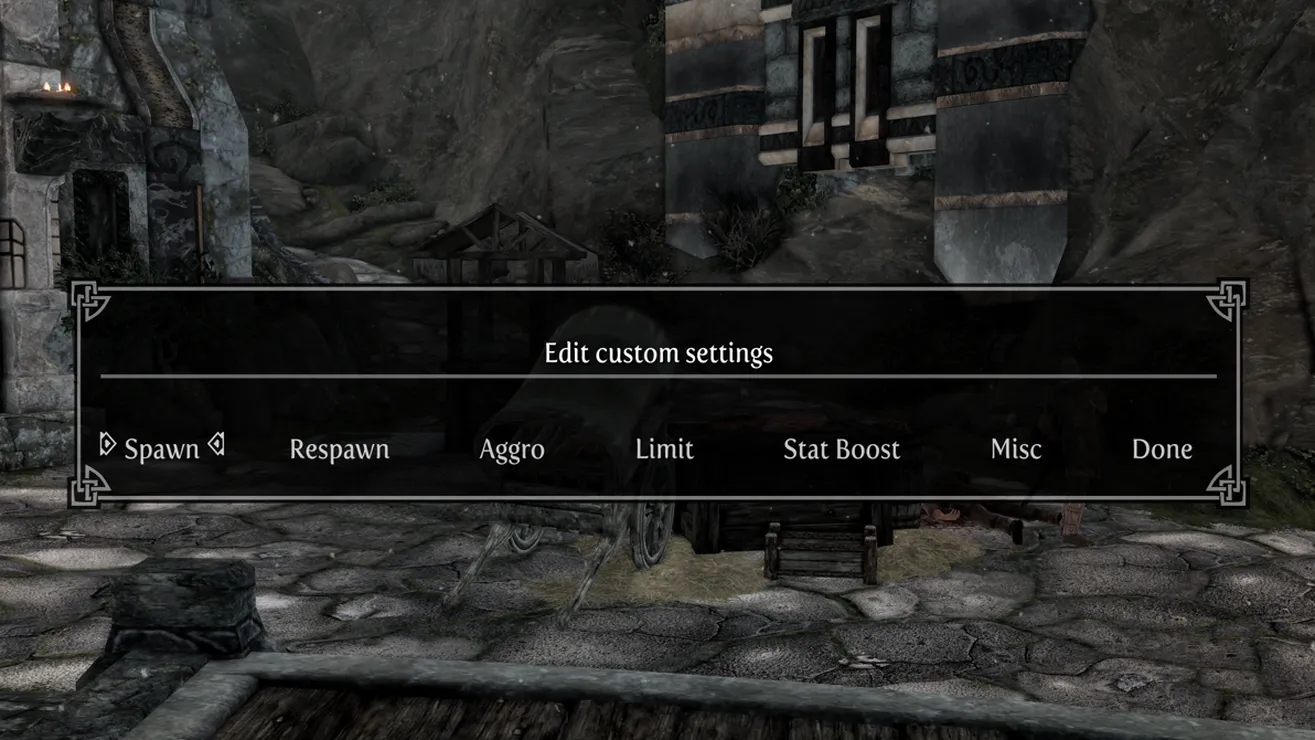Open the Respawn settings
Image resolution: width=1315 pixels, height=740 pixels.
[339, 449]
